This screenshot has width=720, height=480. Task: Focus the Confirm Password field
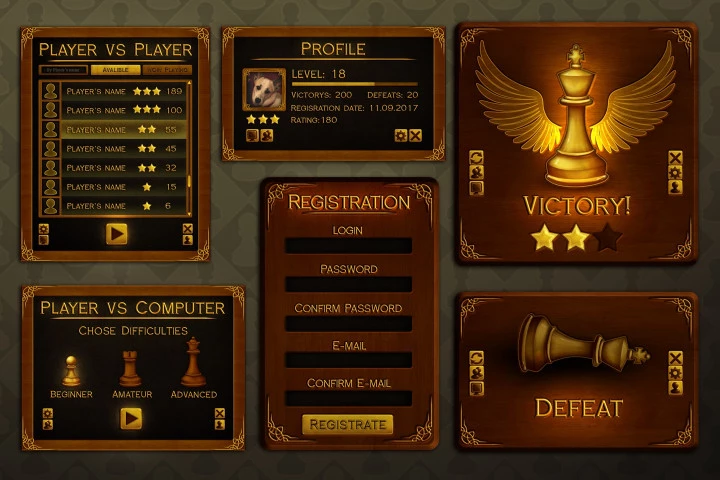coord(348,324)
